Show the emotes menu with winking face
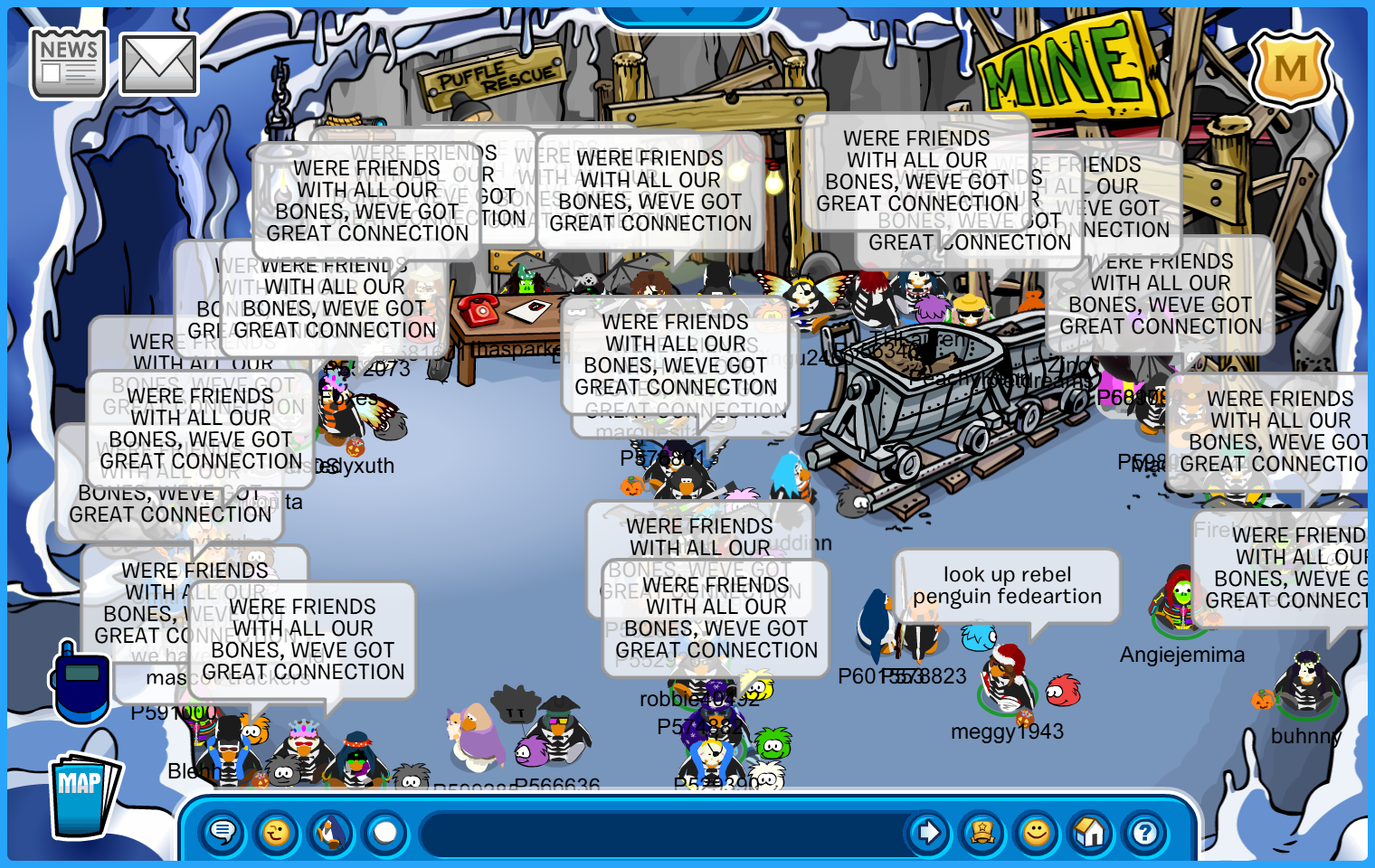 [x=277, y=832]
